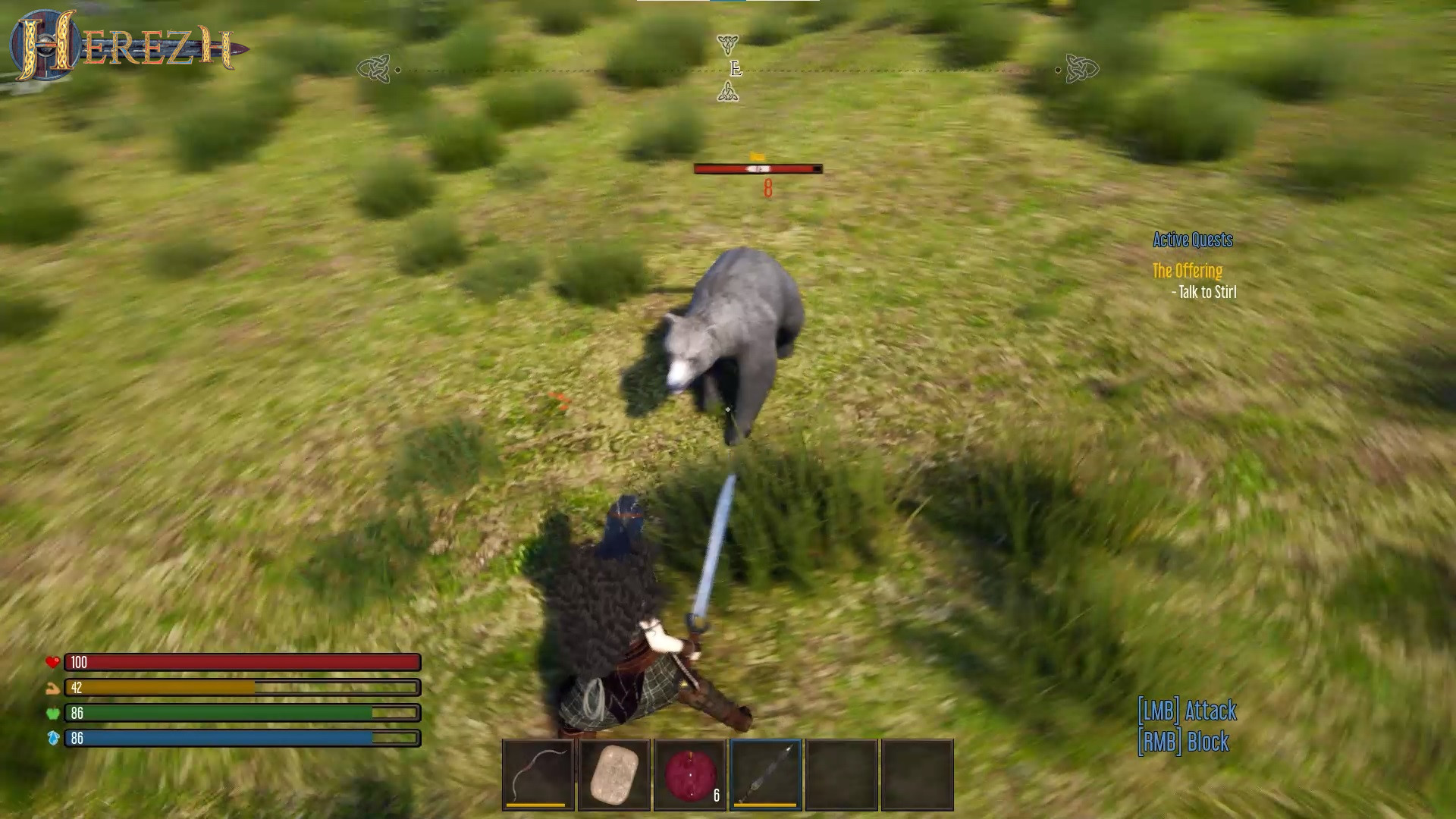
Task: Select the stone tablet in the second hotbar slot
Action: point(613,775)
